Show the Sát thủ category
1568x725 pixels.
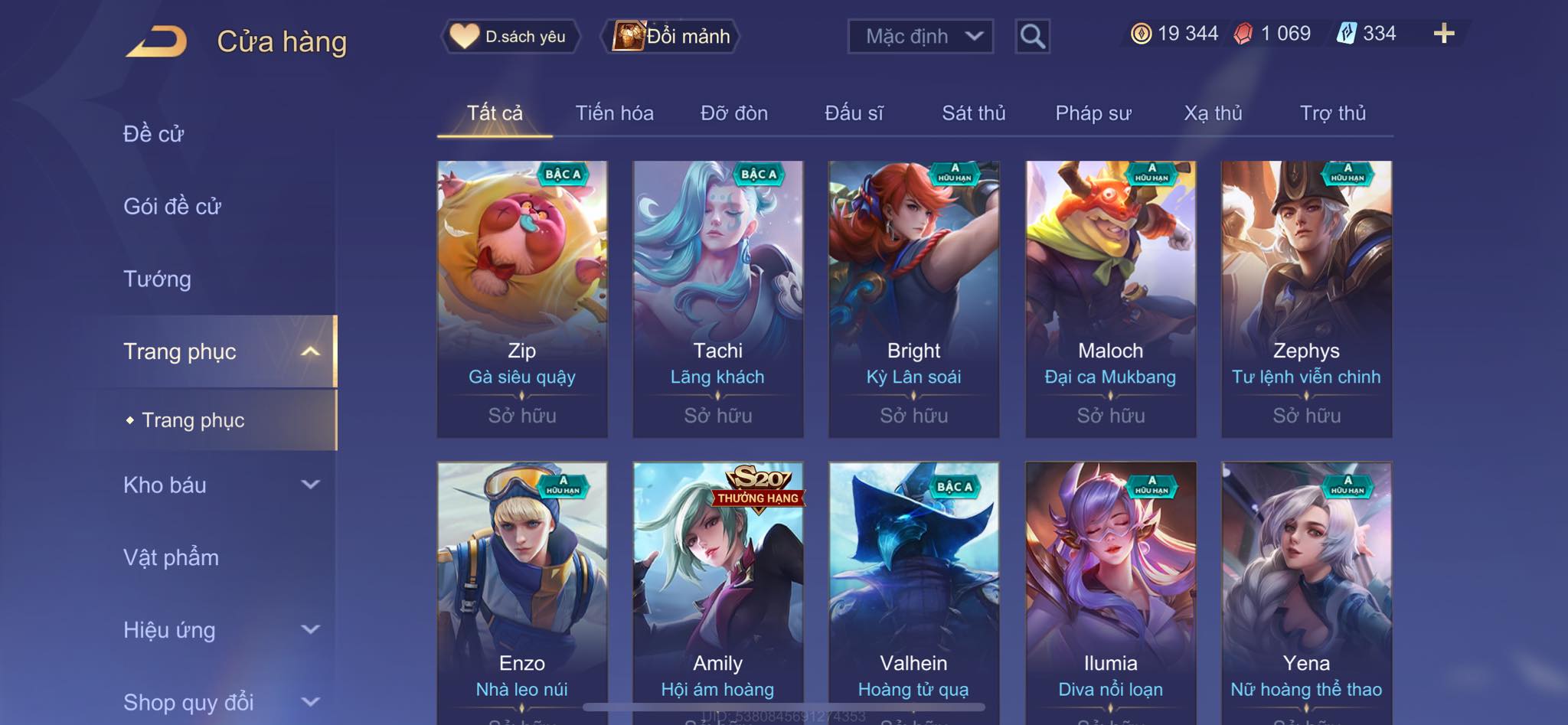[973, 113]
